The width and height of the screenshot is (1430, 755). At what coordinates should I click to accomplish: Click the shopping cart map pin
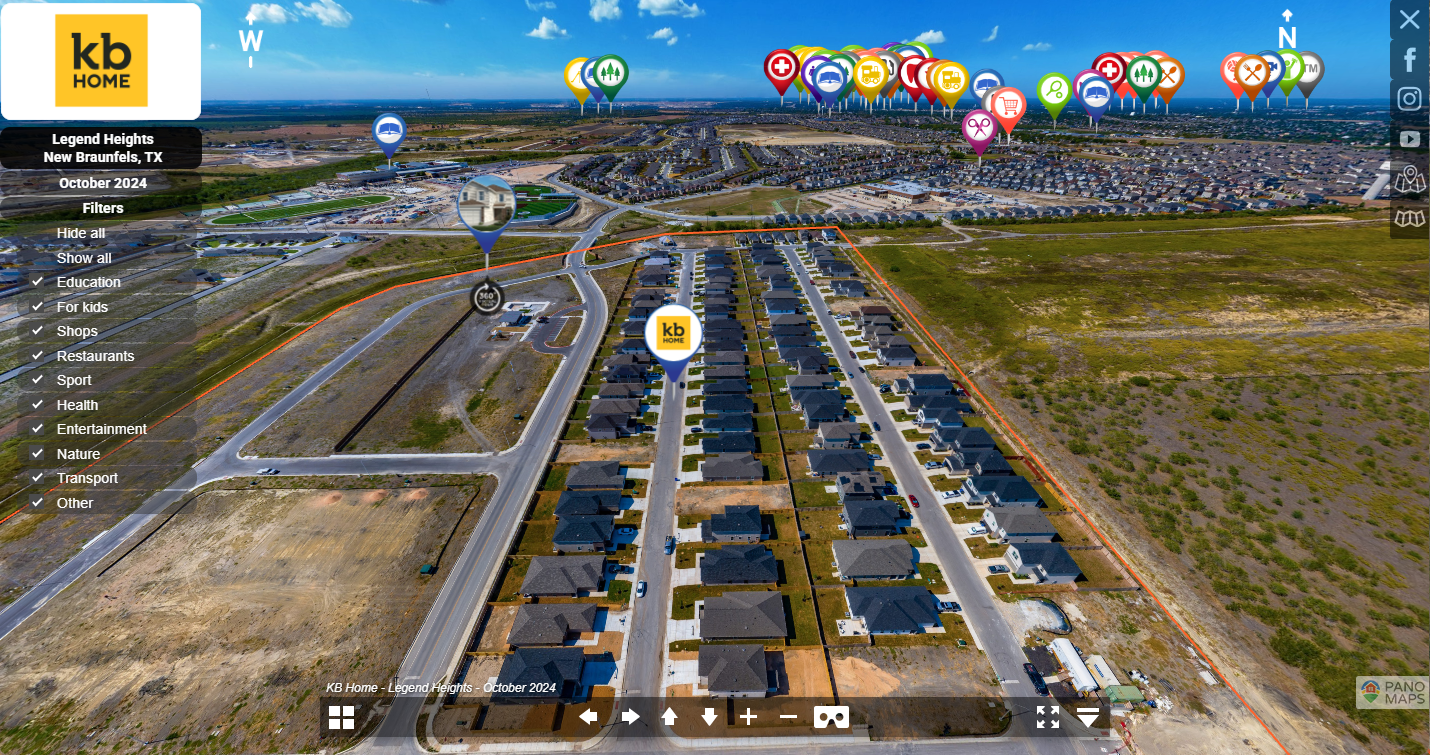coord(1008,105)
